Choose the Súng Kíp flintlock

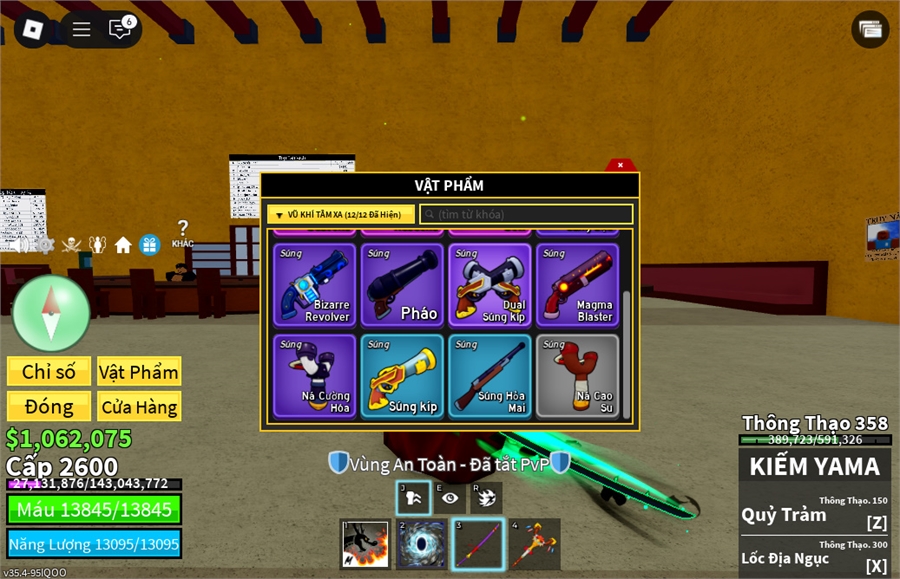pos(402,375)
